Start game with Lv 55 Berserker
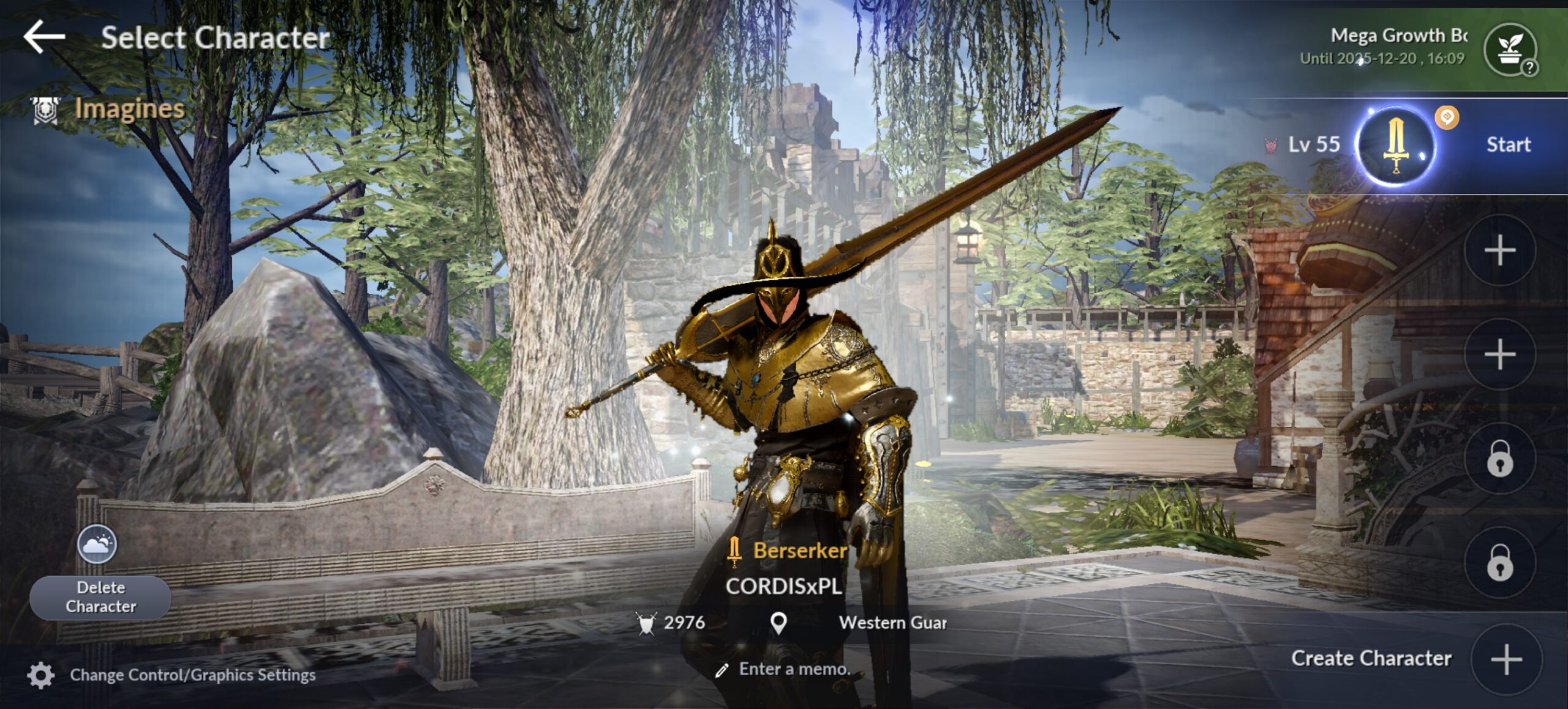 point(1508,144)
